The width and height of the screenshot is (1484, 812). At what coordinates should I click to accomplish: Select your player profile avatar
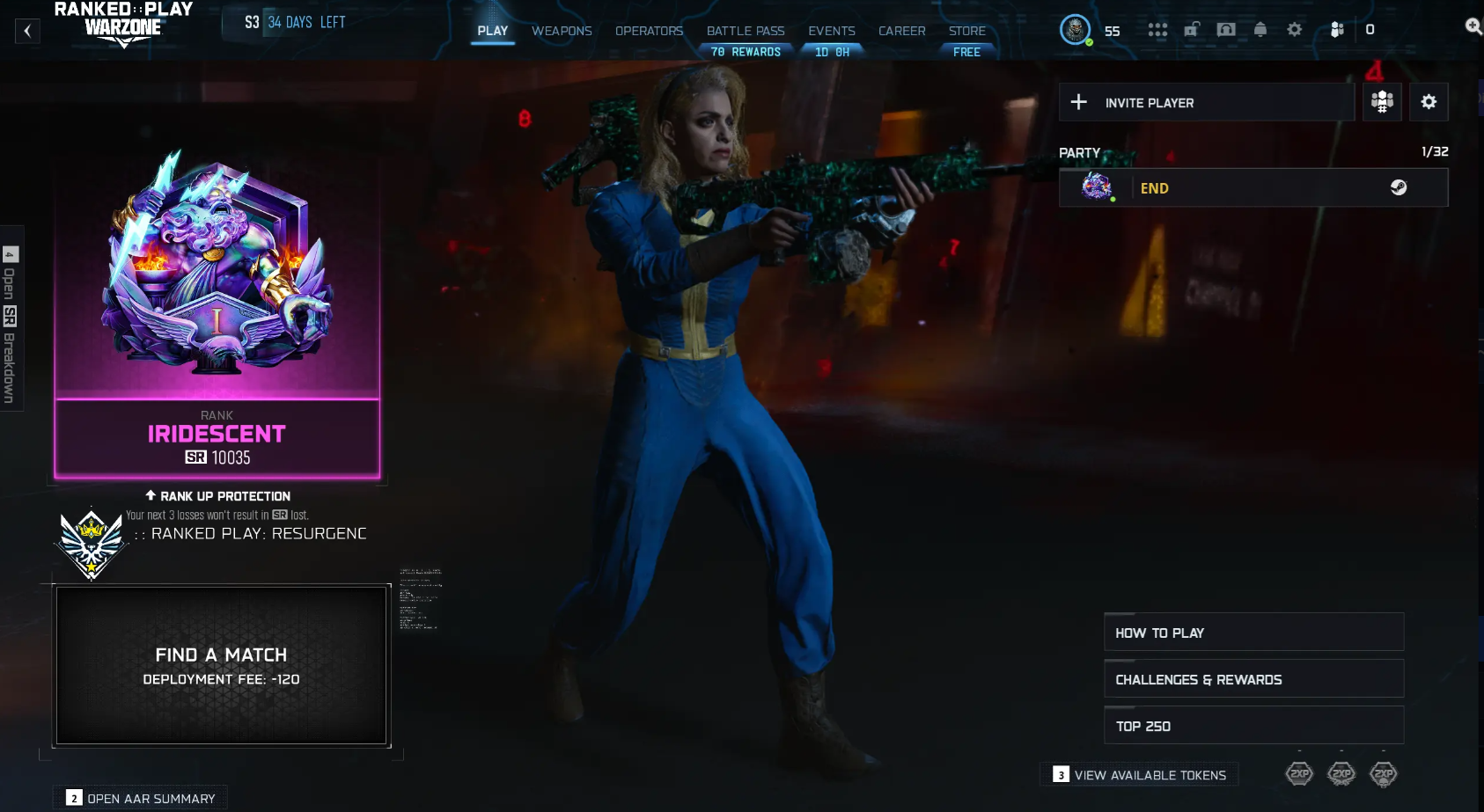point(1075,29)
